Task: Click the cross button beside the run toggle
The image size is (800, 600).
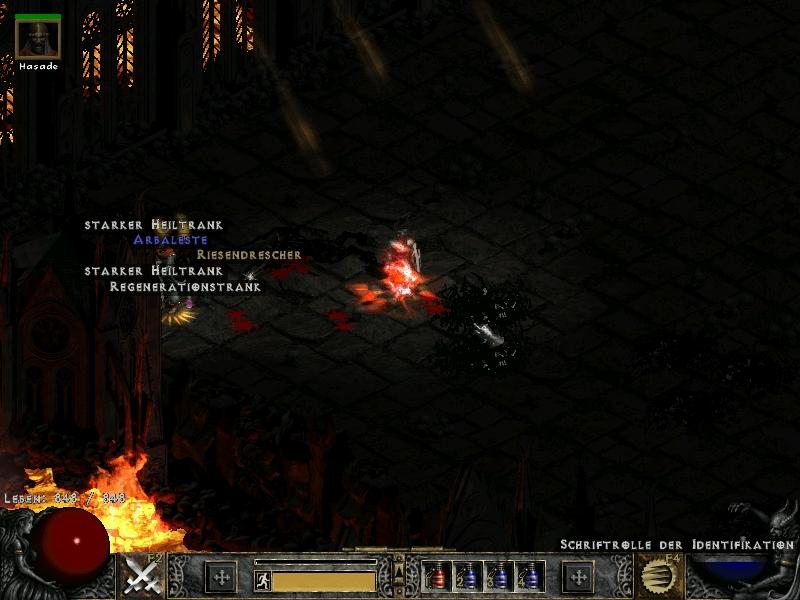Action: tap(220, 577)
